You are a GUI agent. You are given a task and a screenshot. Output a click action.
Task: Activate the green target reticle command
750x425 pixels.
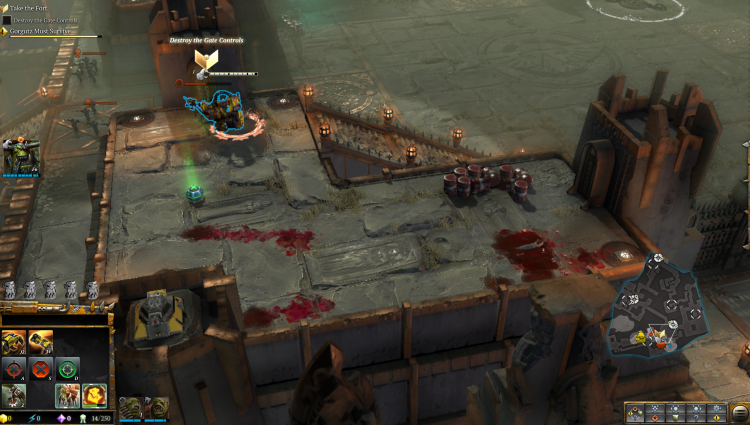pyautogui.click(x=67, y=368)
